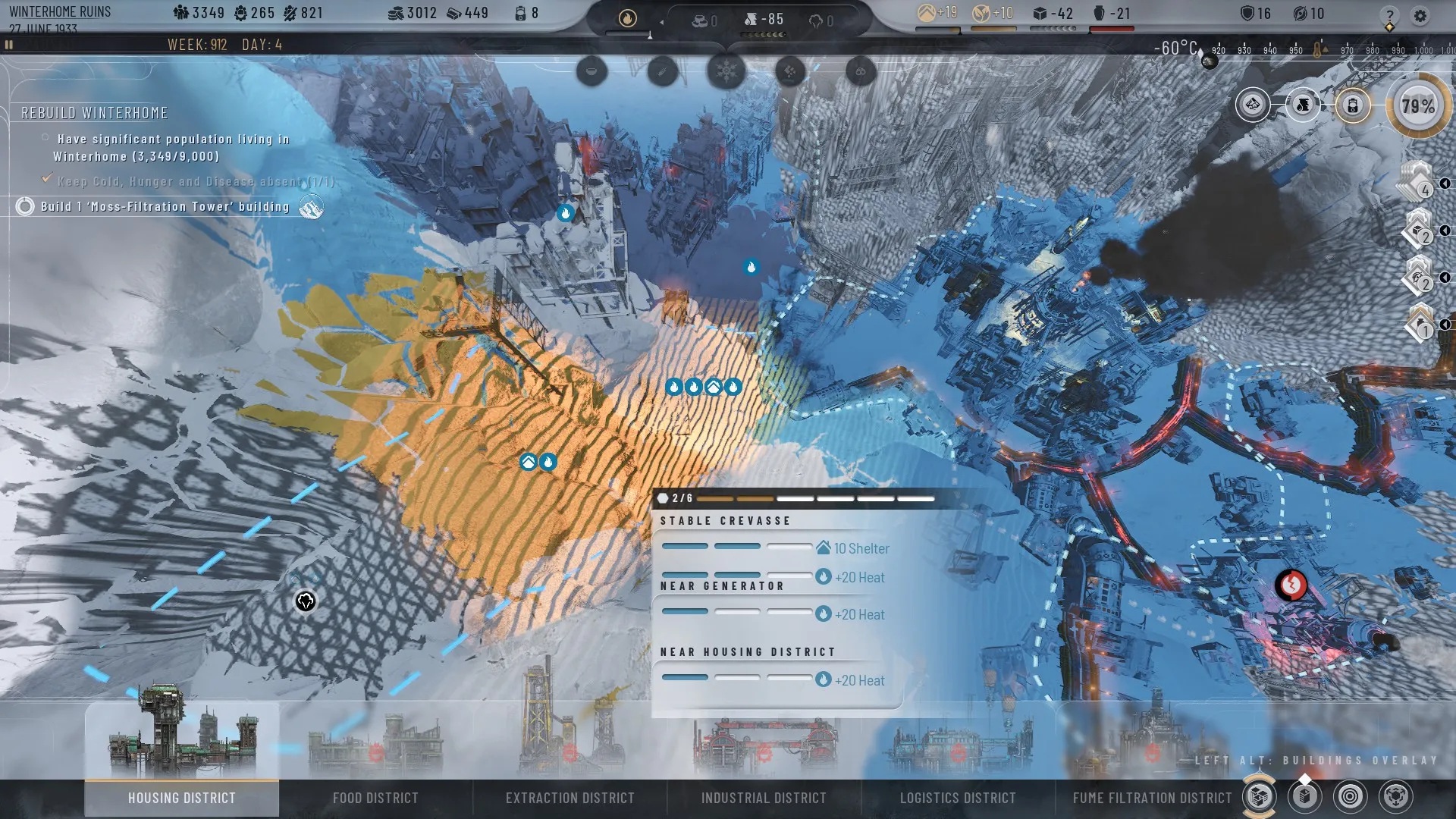Image resolution: width=1456 pixels, height=819 pixels.
Task: Open the Fume Filtration District tab
Action: [x=1151, y=797]
